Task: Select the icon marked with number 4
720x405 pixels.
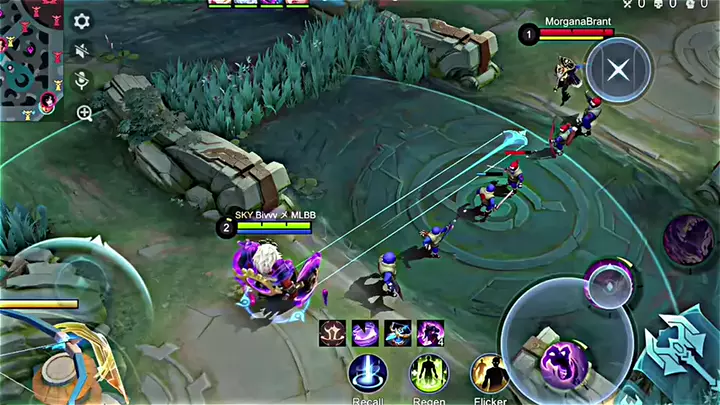Action: coord(431,333)
